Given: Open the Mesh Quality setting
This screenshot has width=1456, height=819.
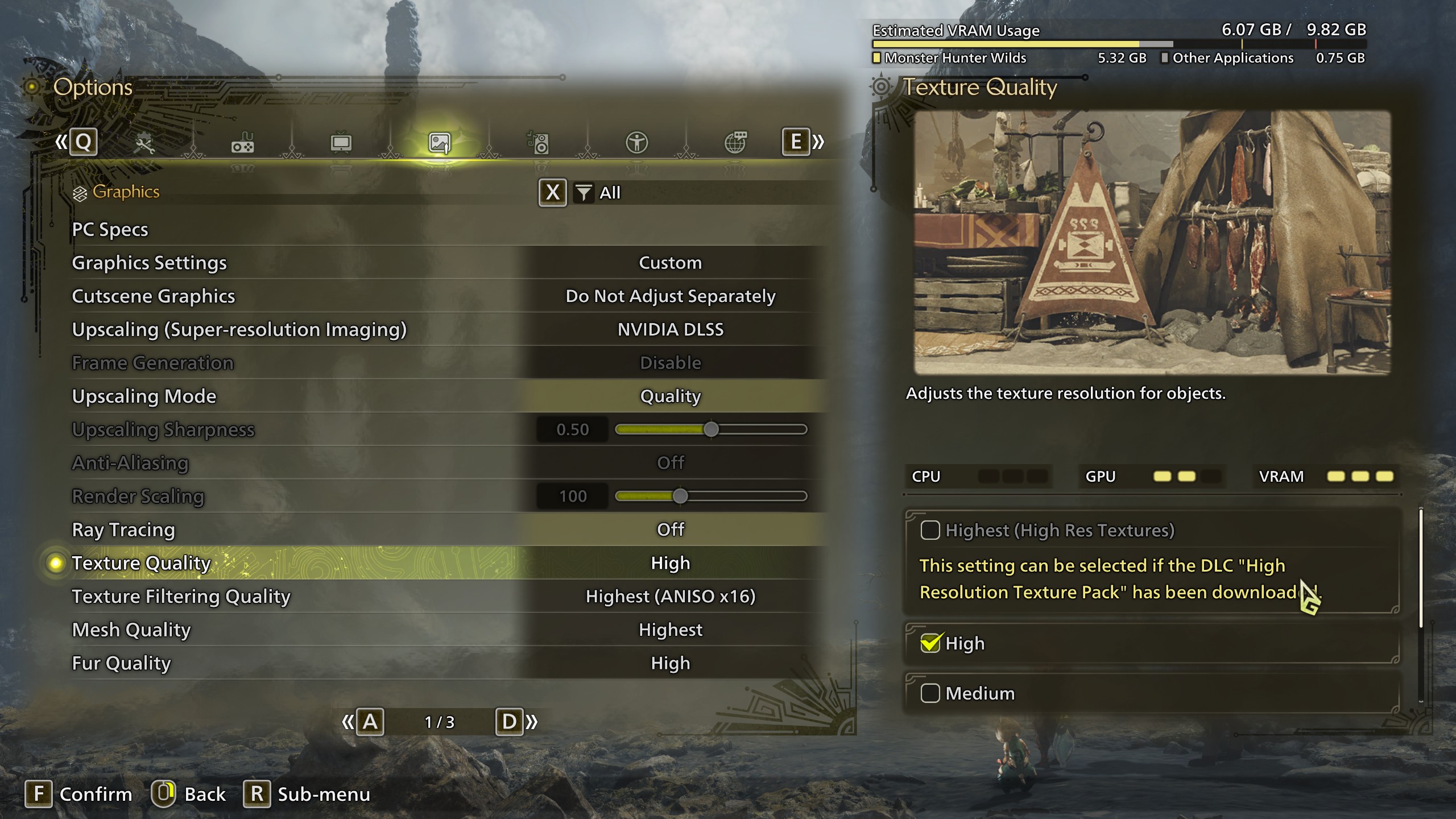Looking at the screenshot, I should [x=670, y=630].
